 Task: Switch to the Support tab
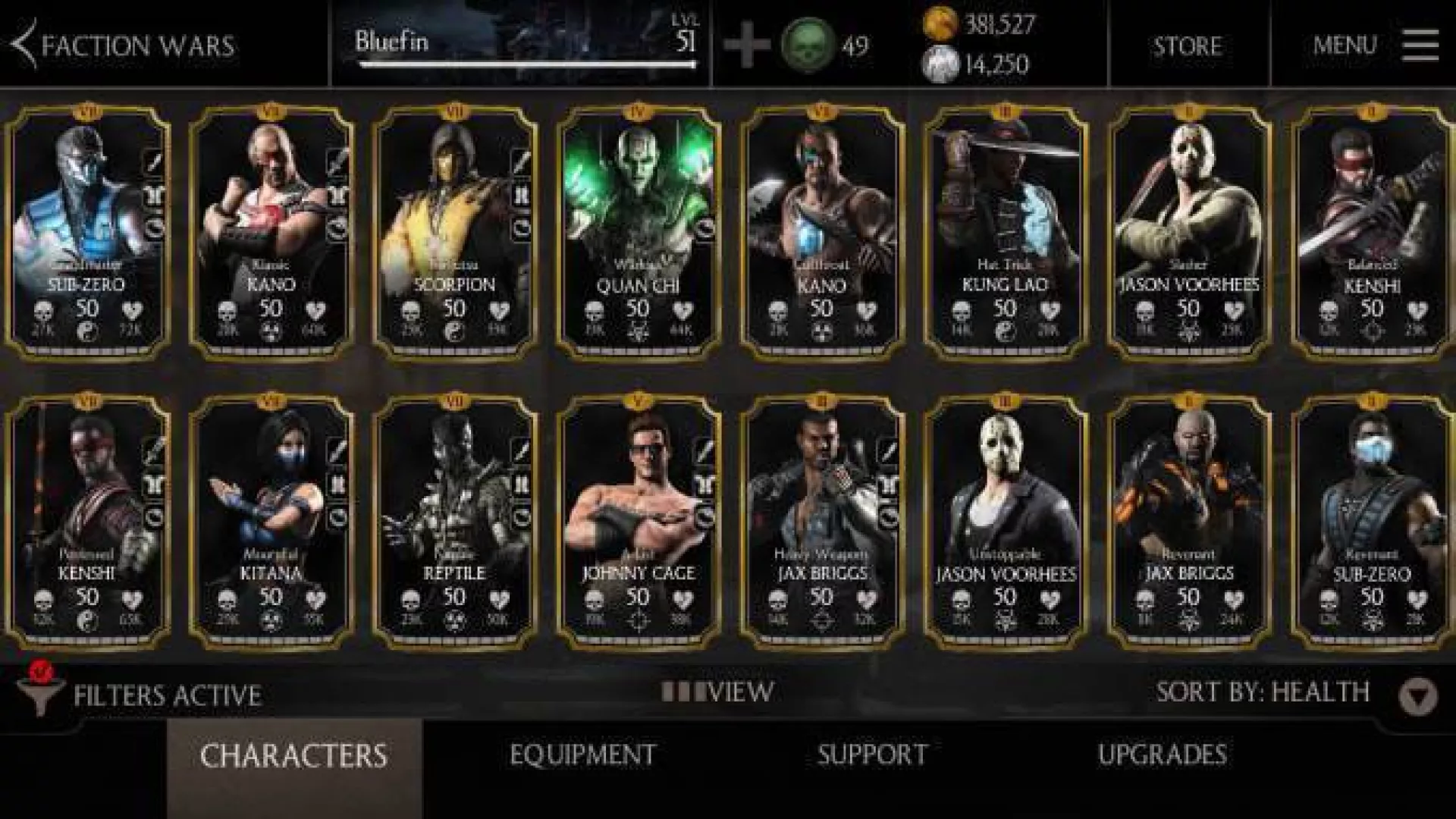[872, 755]
